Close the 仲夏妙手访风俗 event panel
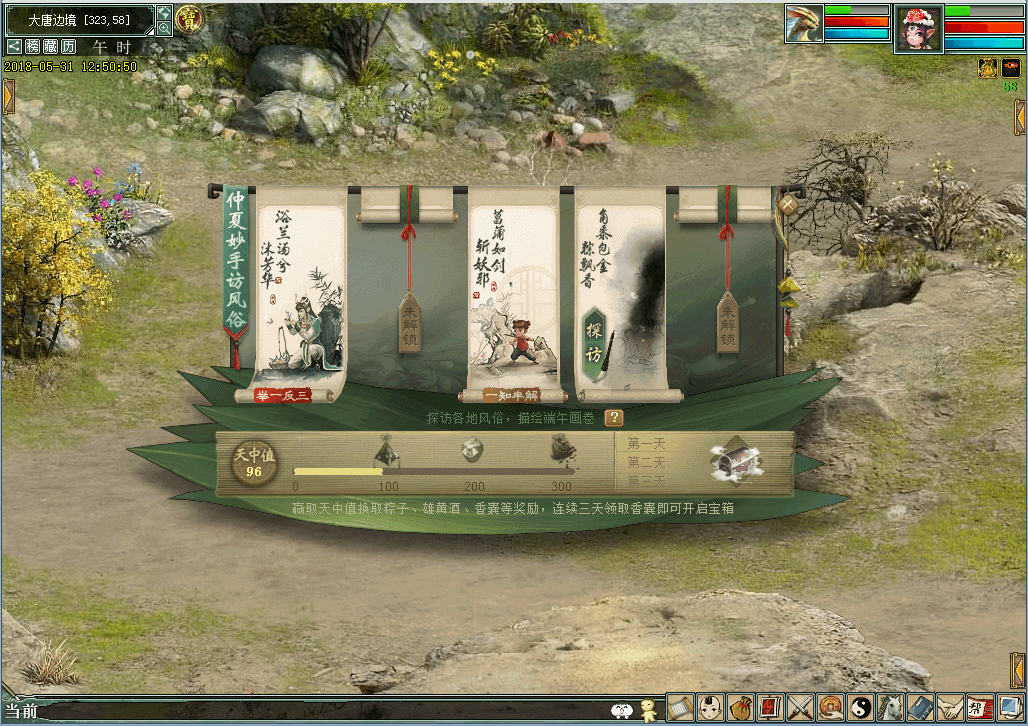The image size is (1028, 726). point(788,204)
